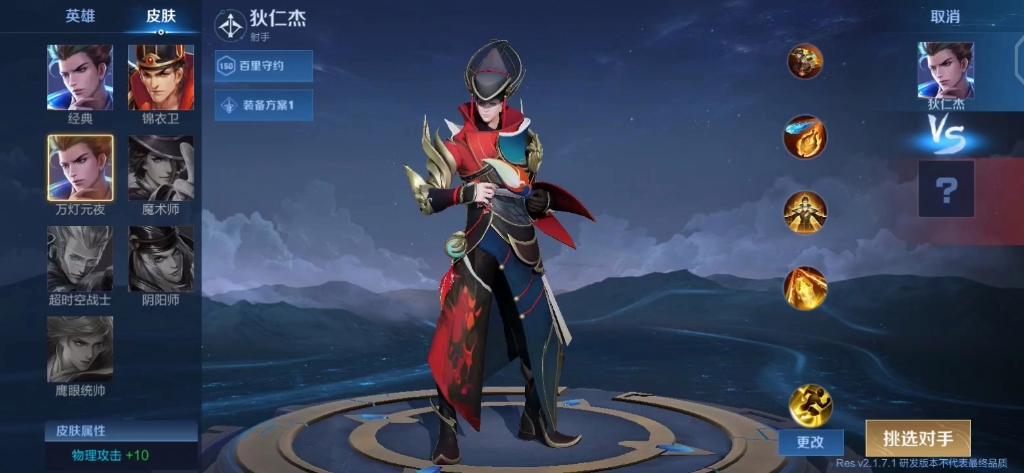This screenshot has width=1024, height=473.
Task: Open the 百里守约 rune page button
Action: pyautogui.click(x=264, y=66)
